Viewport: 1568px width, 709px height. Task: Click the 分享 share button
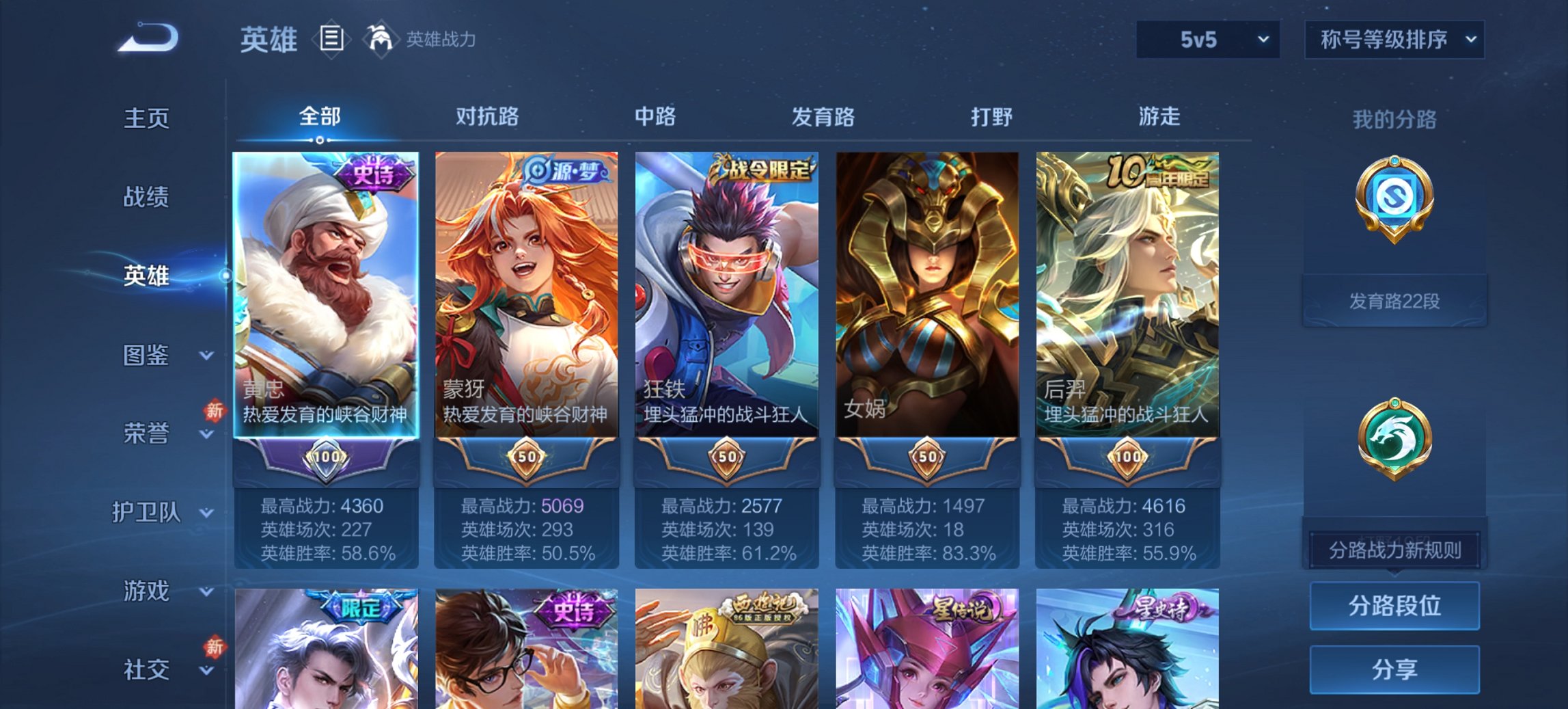click(1394, 670)
